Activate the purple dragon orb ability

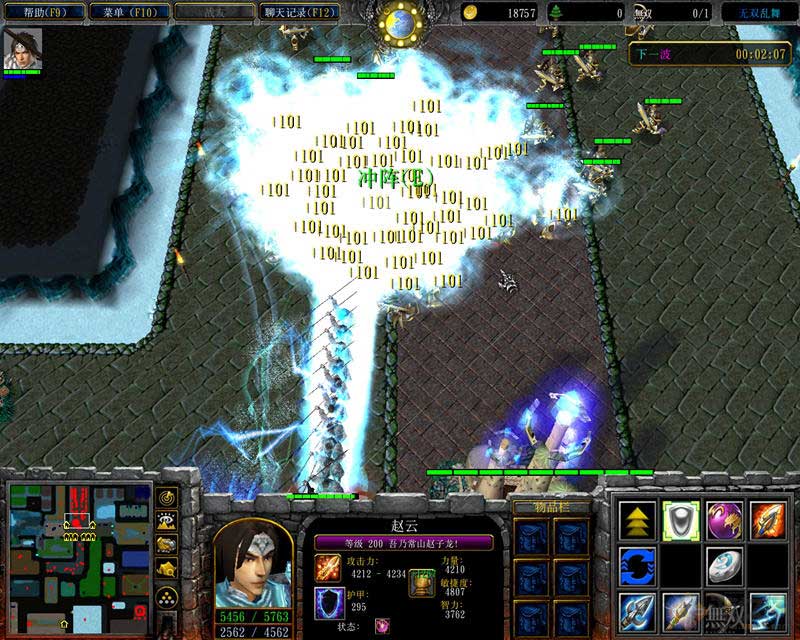[725, 521]
